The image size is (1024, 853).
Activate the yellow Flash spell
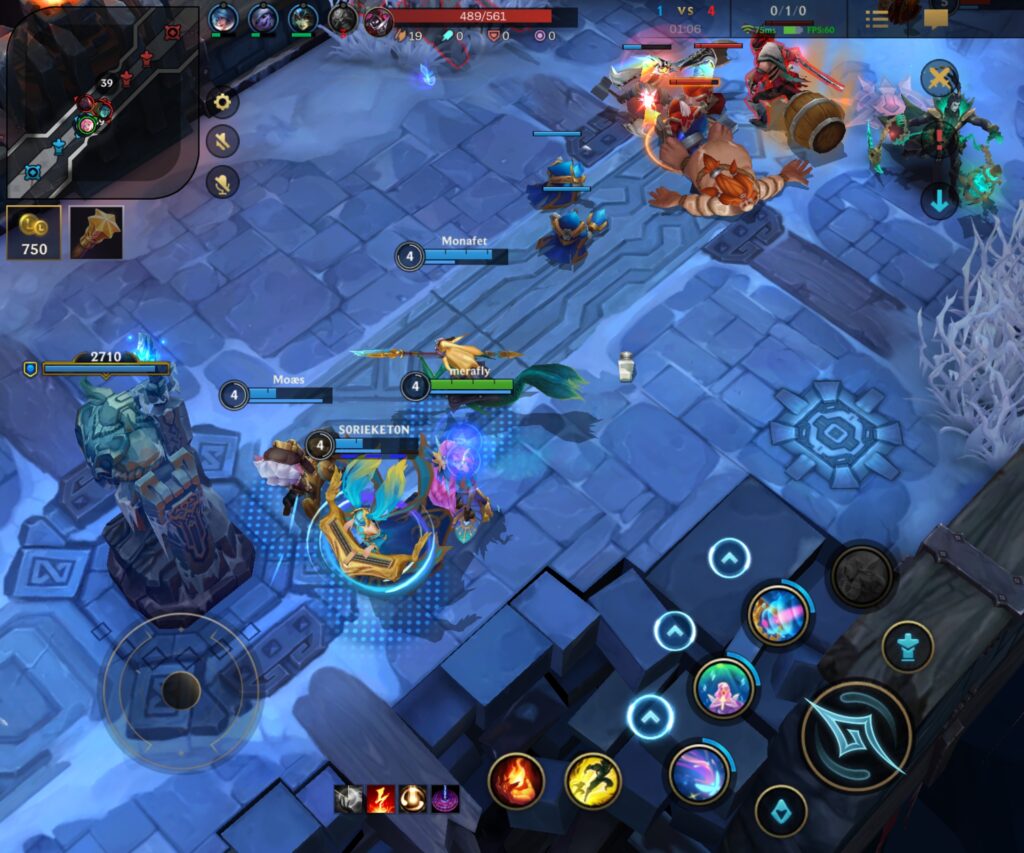(x=593, y=780)
